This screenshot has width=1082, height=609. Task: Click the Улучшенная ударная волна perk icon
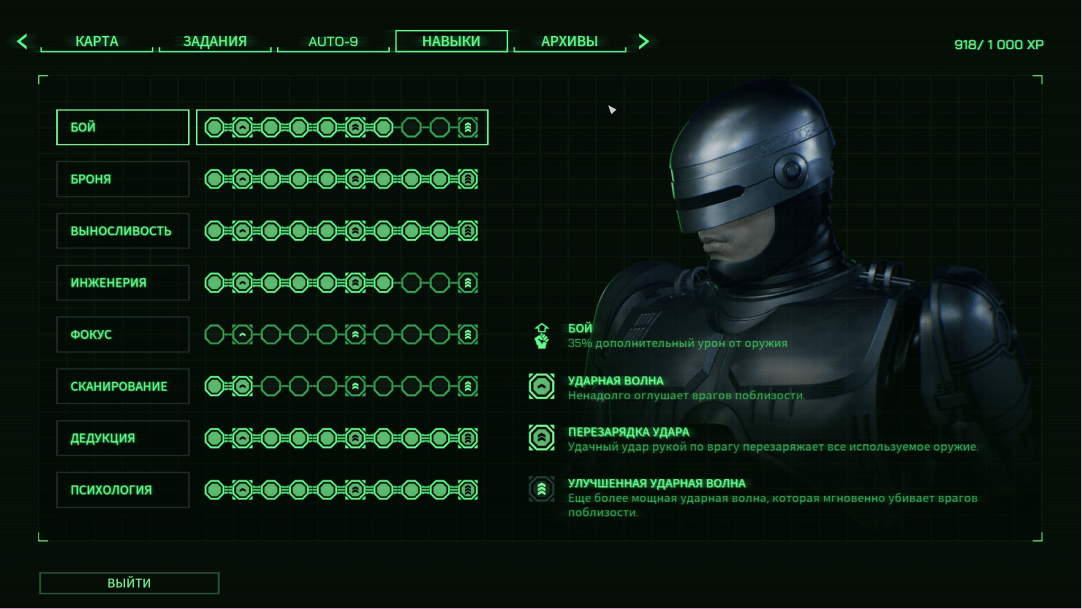pos(541,489)
